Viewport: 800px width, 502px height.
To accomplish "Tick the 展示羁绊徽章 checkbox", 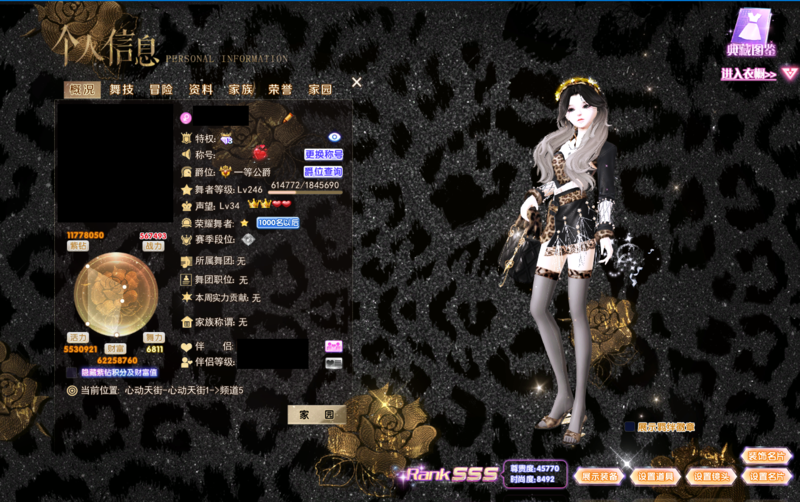I will 630,427.
